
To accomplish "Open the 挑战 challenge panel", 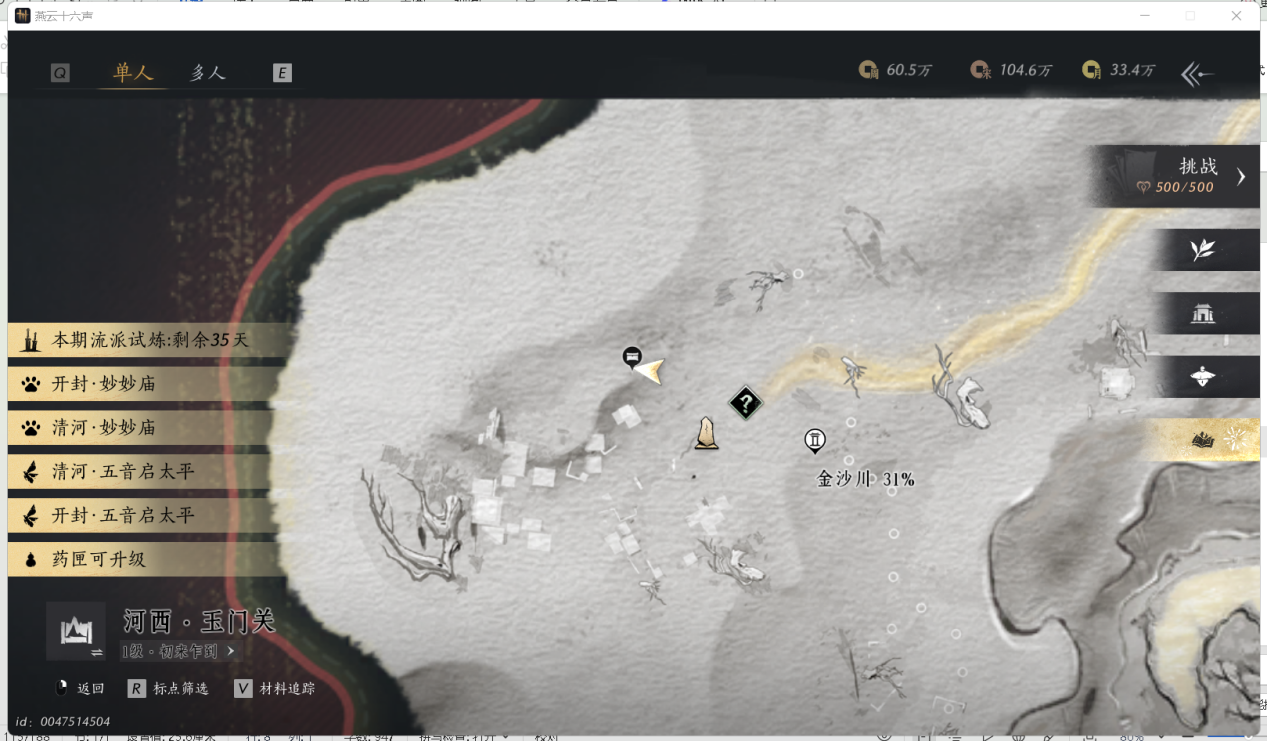I will pyautogui.click(x=1180, y=176).
